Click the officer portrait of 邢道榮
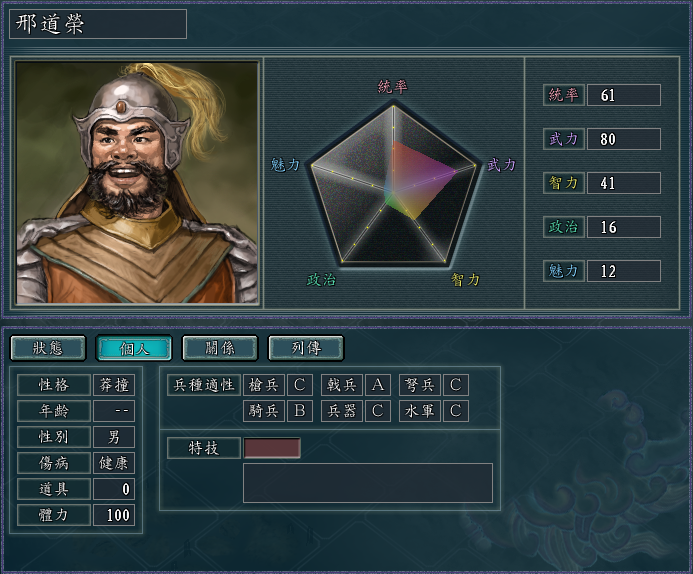The height and width of the screenshot is (574, 693). [x=137, y=182]
